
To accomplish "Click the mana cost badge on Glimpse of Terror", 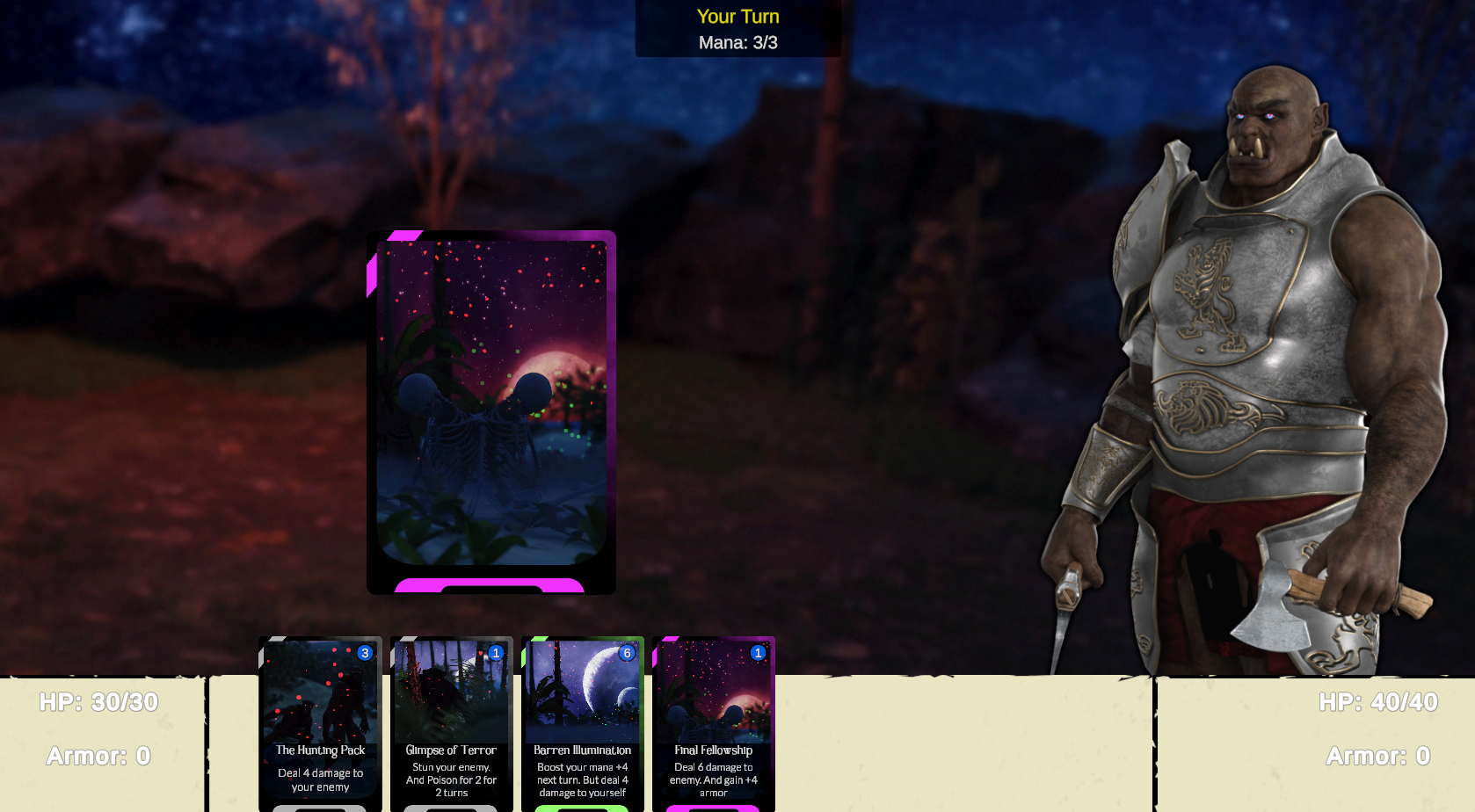I will pos(495,653).
